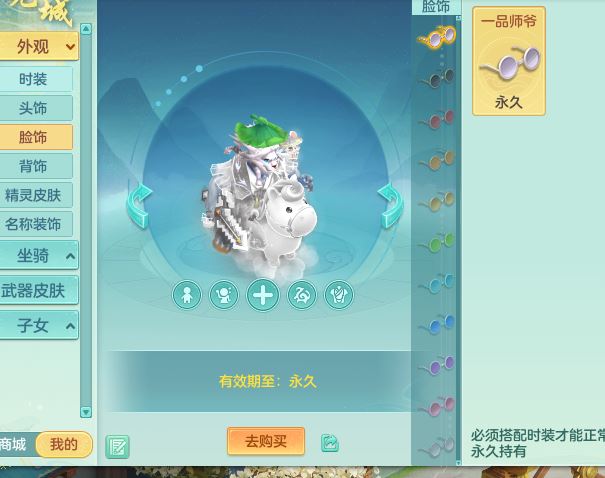Expand the 子女 children section
The width and height of the screenshot is (605, 478).
click(38, 326)
